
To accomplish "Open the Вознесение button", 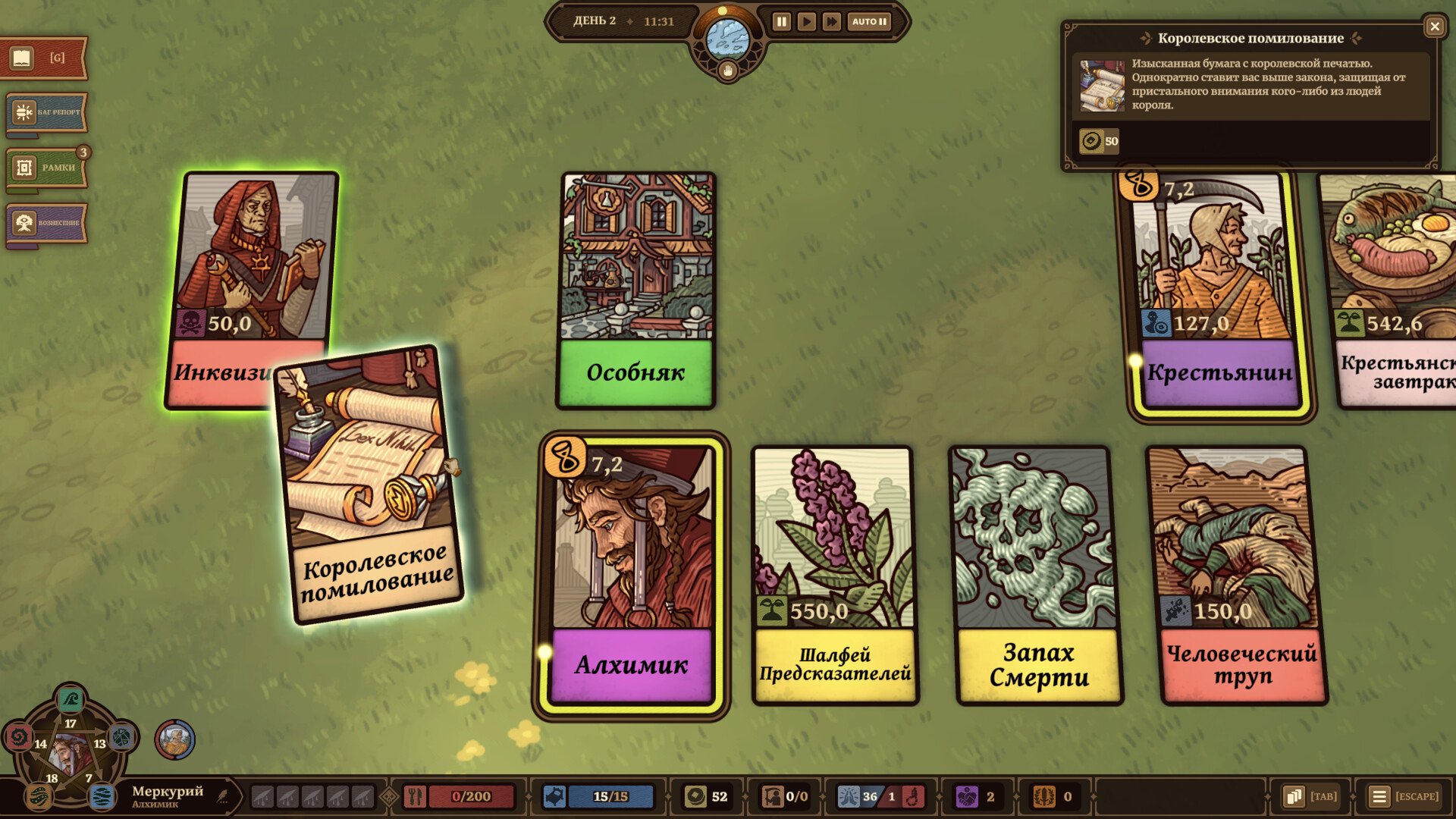I will click(x=45, y=223).
